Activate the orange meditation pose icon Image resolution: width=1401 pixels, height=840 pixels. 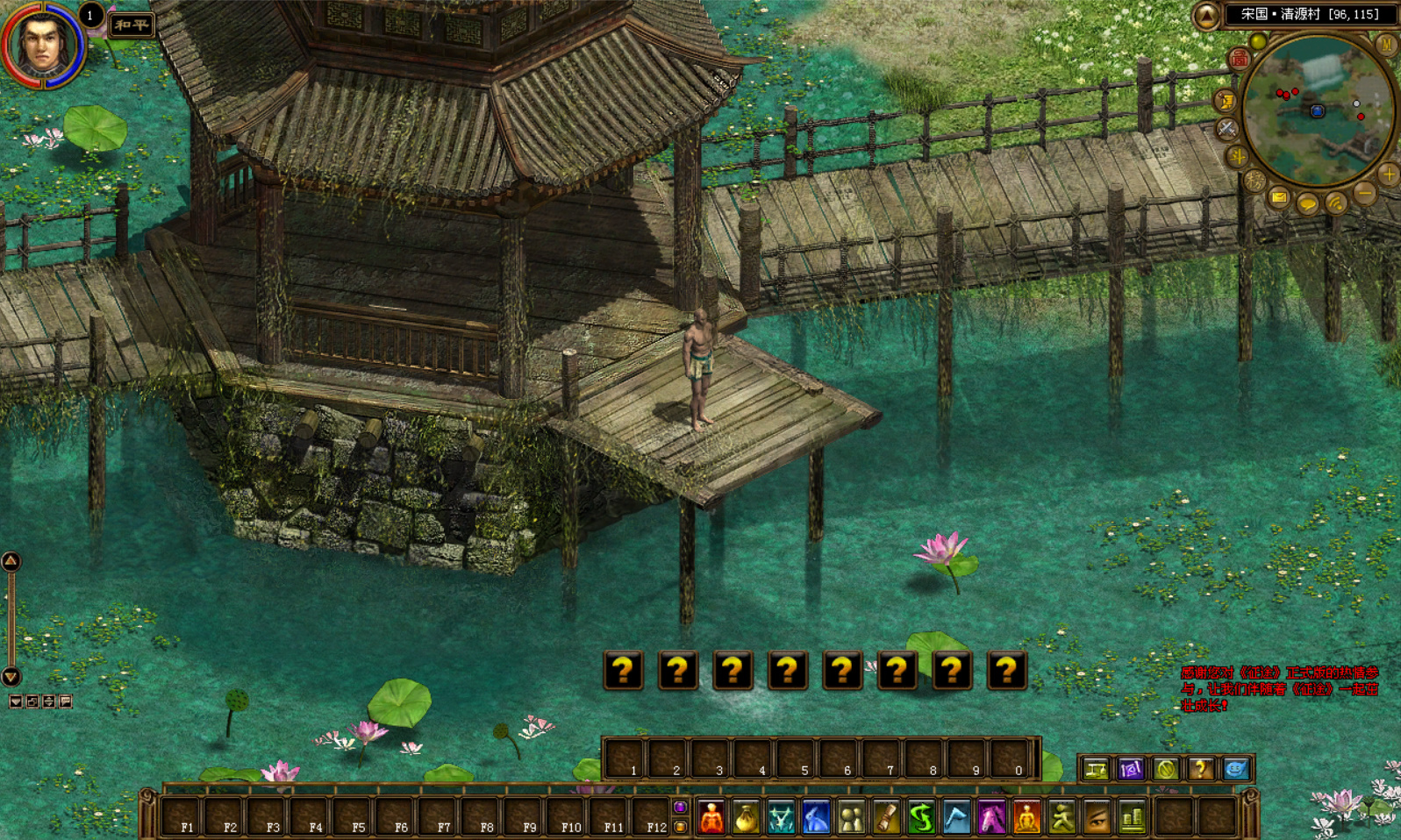[1026, 818]
